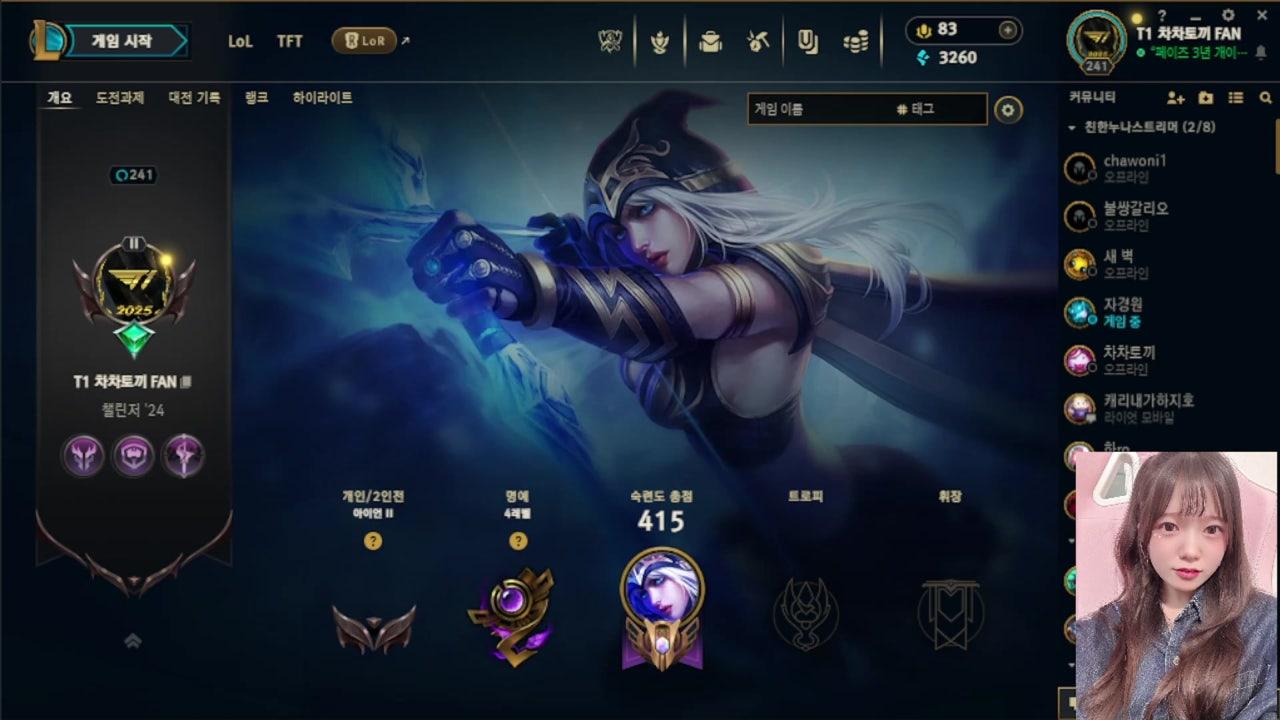This screenshot has height=720, width=1280.
Task: Open the settings gear beside the game search
Action: click(1008, 110)
